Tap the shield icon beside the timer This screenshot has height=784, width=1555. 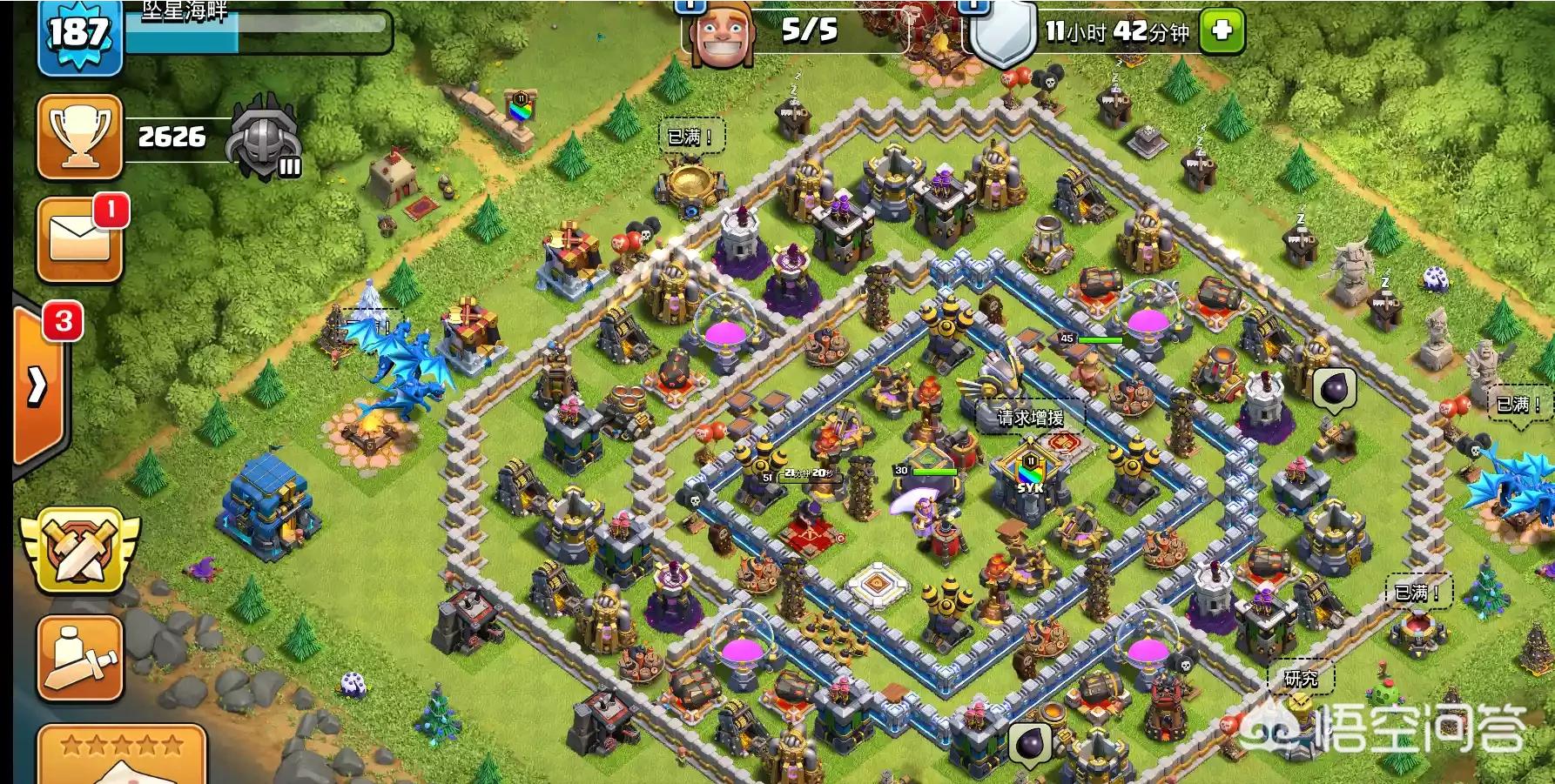(1003, 35)
